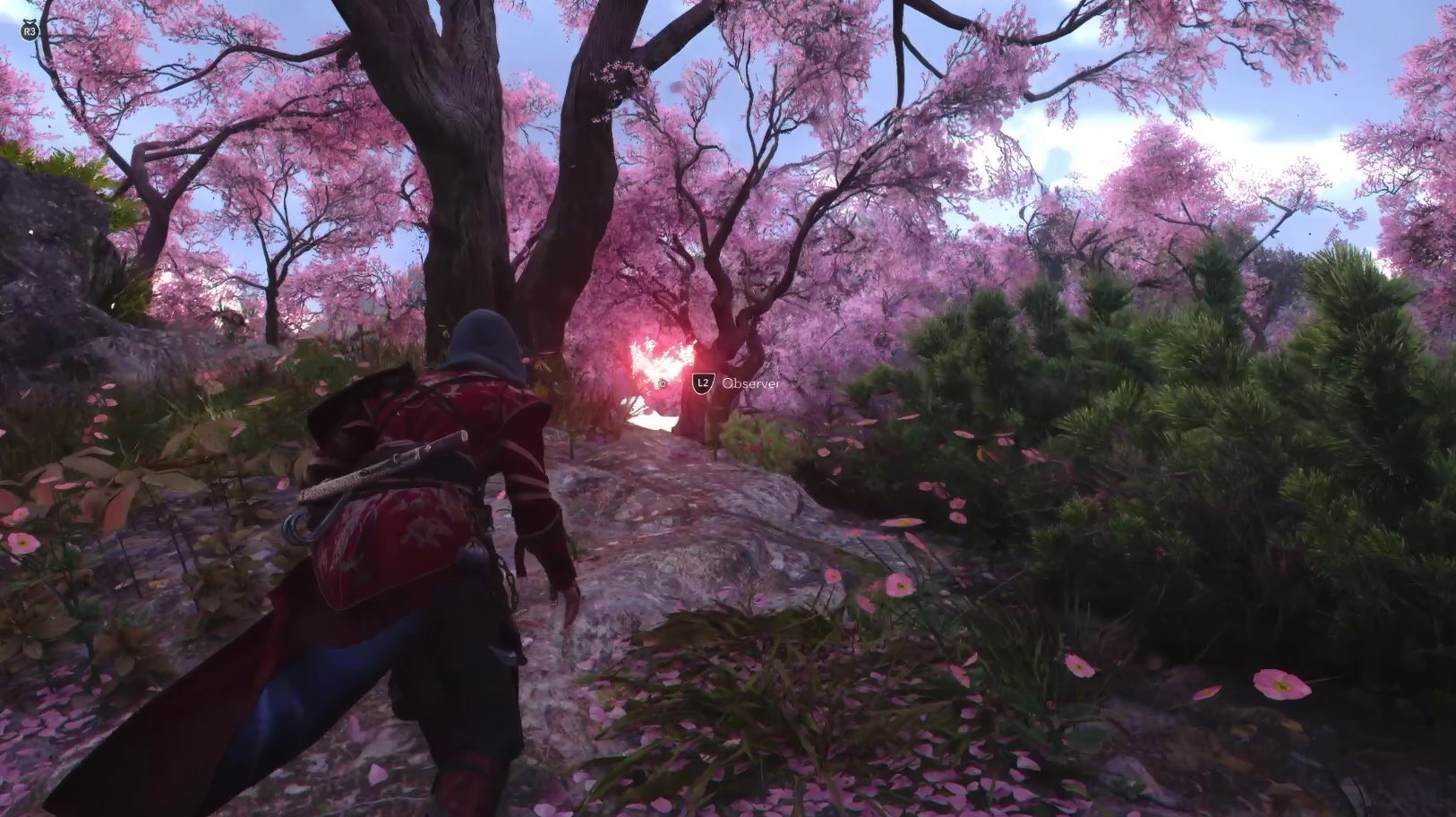The image size is (1456, 817).
Task: Select the circular R3 badge in the corner
Action: click(30, 30)
